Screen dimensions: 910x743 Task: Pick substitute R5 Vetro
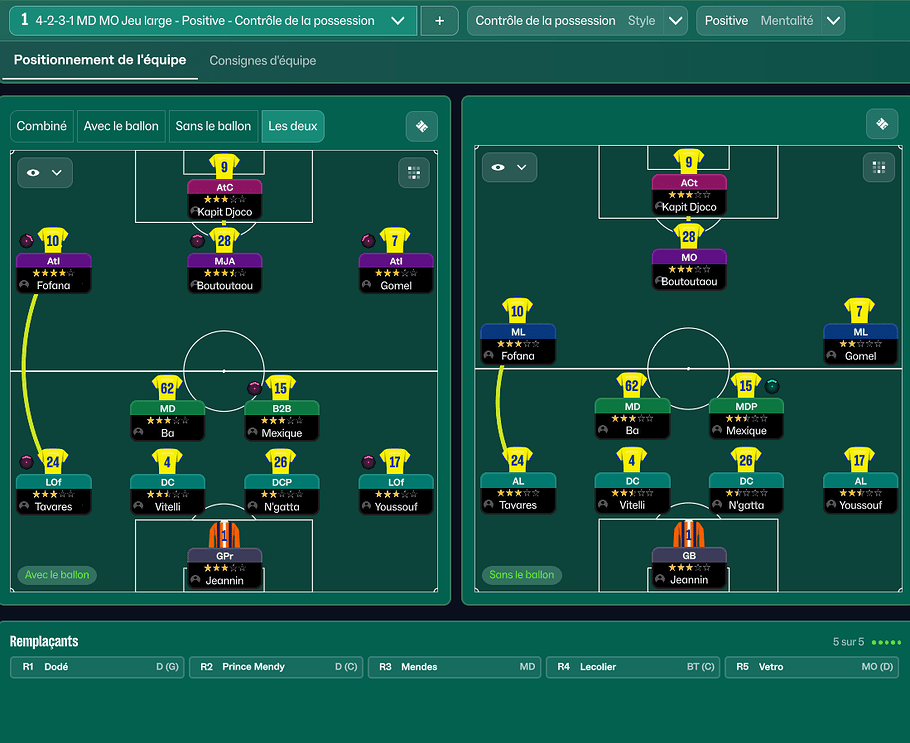click(x=812, y=667)
